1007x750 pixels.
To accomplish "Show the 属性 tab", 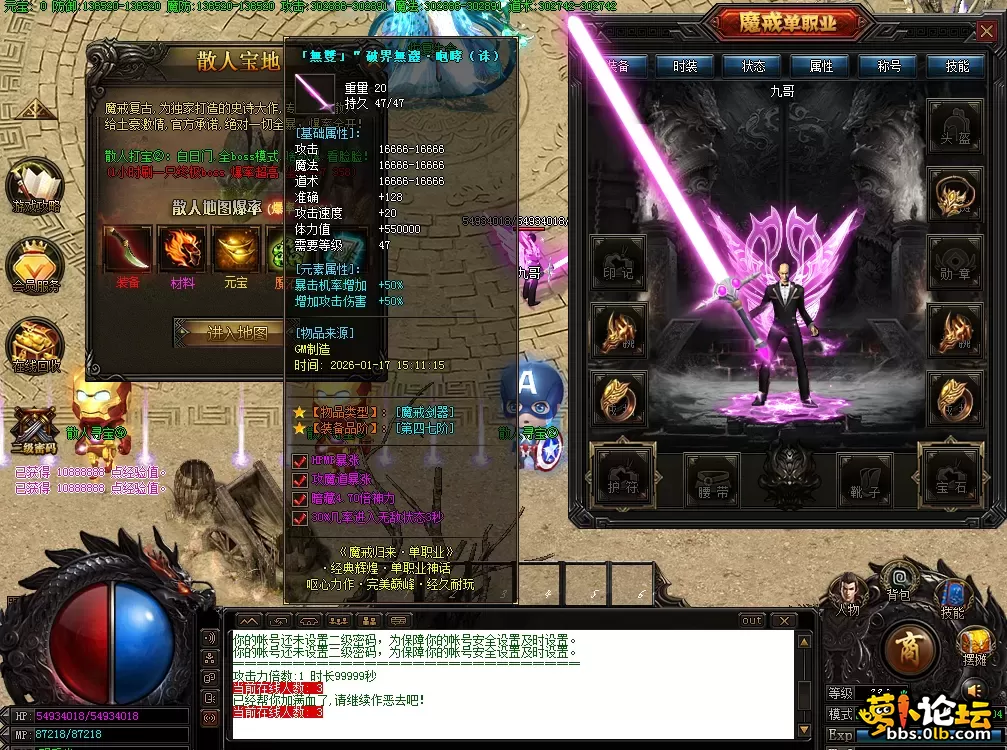I will [821, 66].
